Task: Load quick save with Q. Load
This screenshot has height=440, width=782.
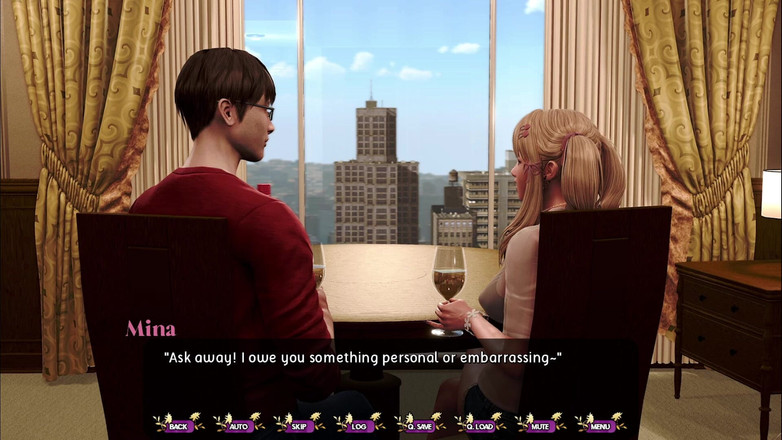Action: (x=480, y=425)
